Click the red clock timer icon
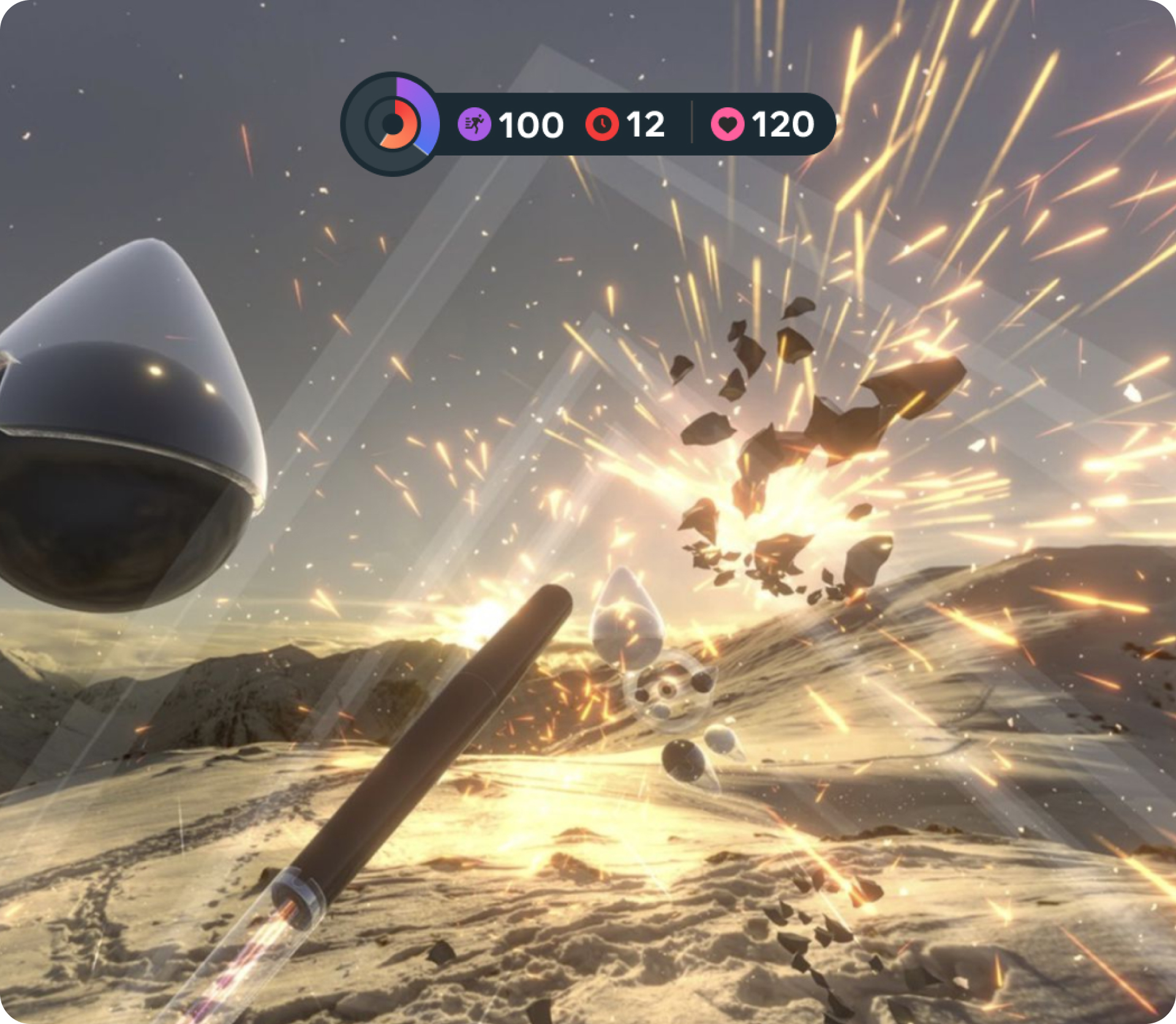 [x=603, y=124]
